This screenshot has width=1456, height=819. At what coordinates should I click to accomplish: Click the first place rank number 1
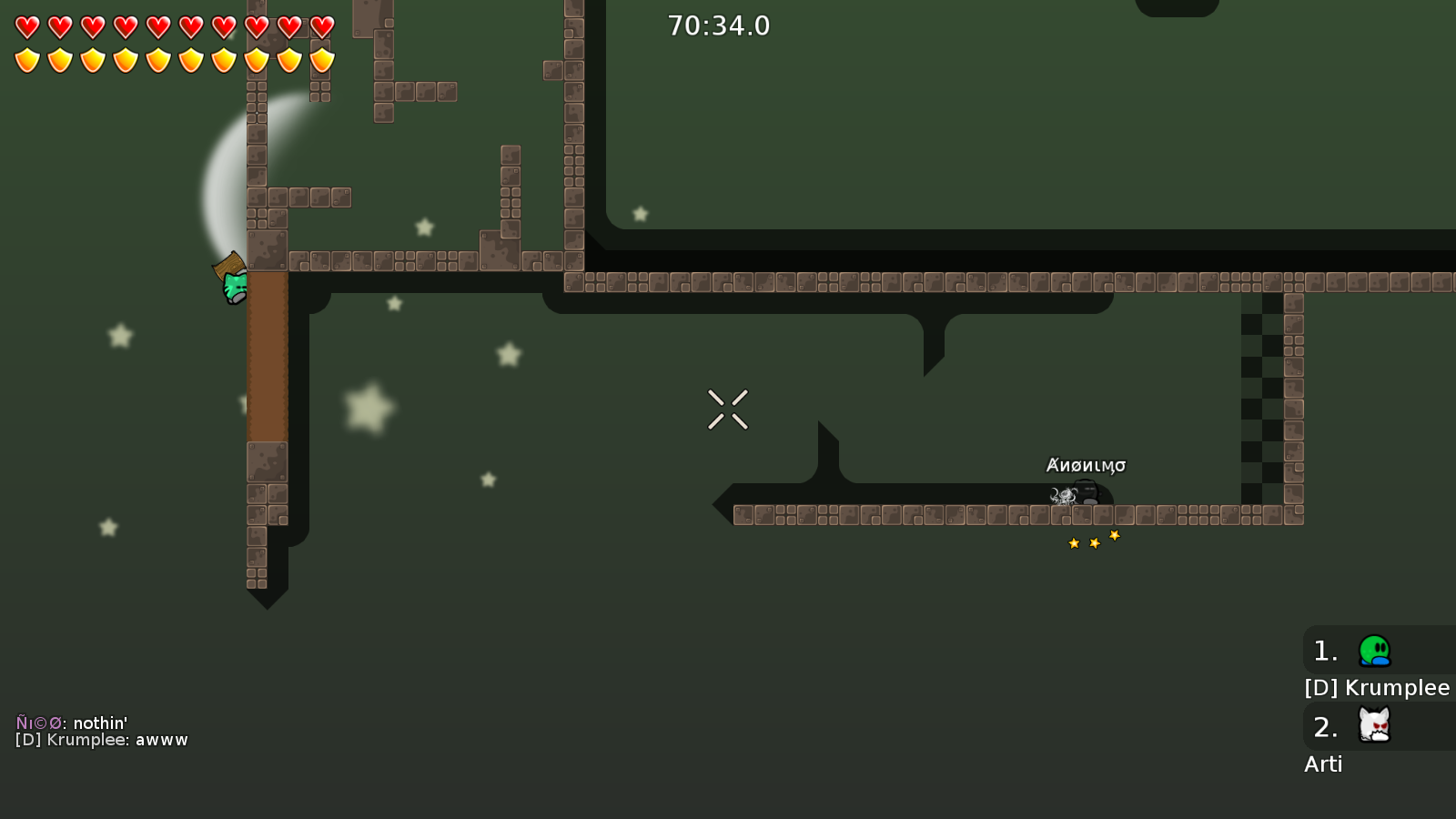[1324, 650]
